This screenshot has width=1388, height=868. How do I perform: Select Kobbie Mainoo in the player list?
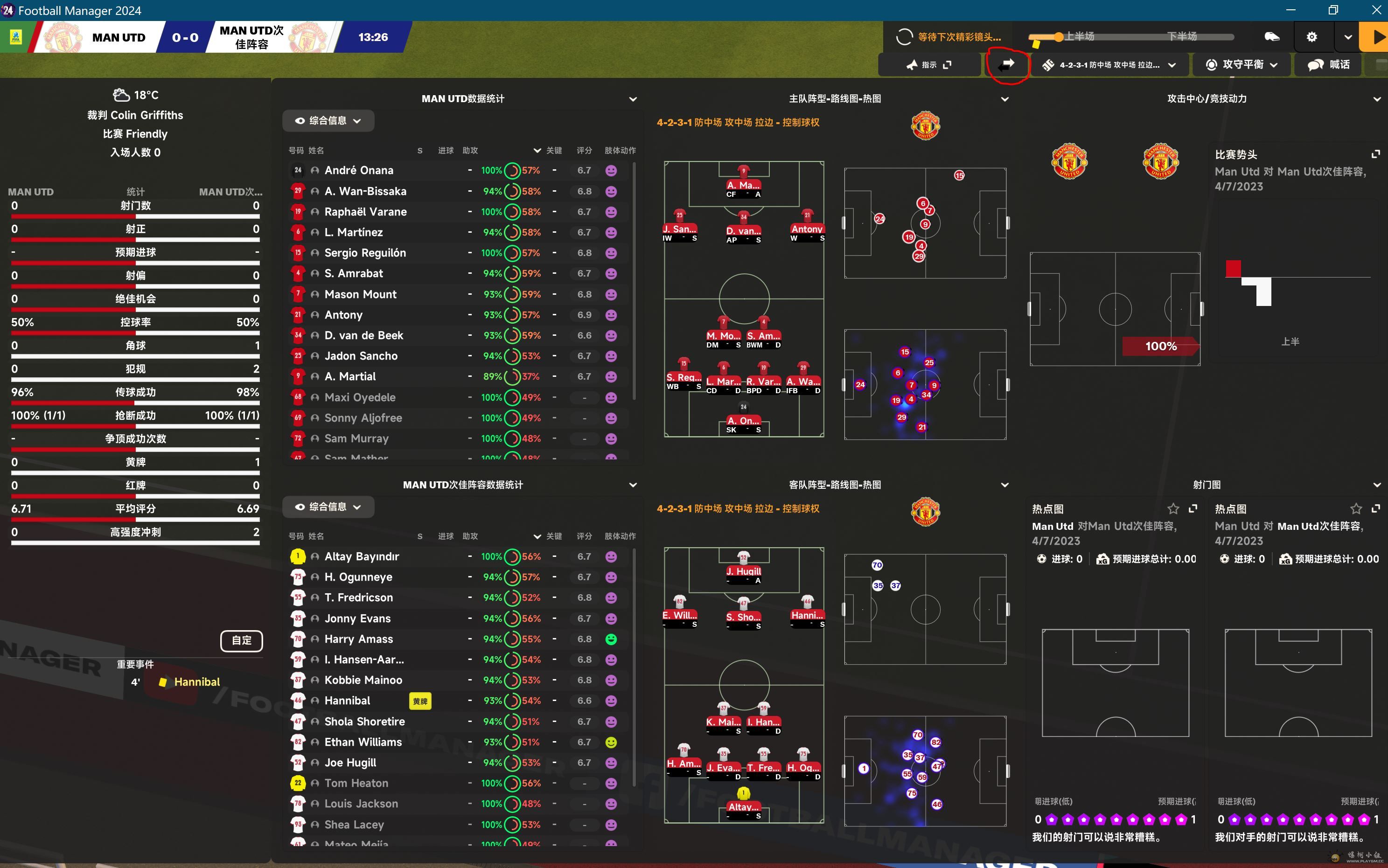coord(363,681)
